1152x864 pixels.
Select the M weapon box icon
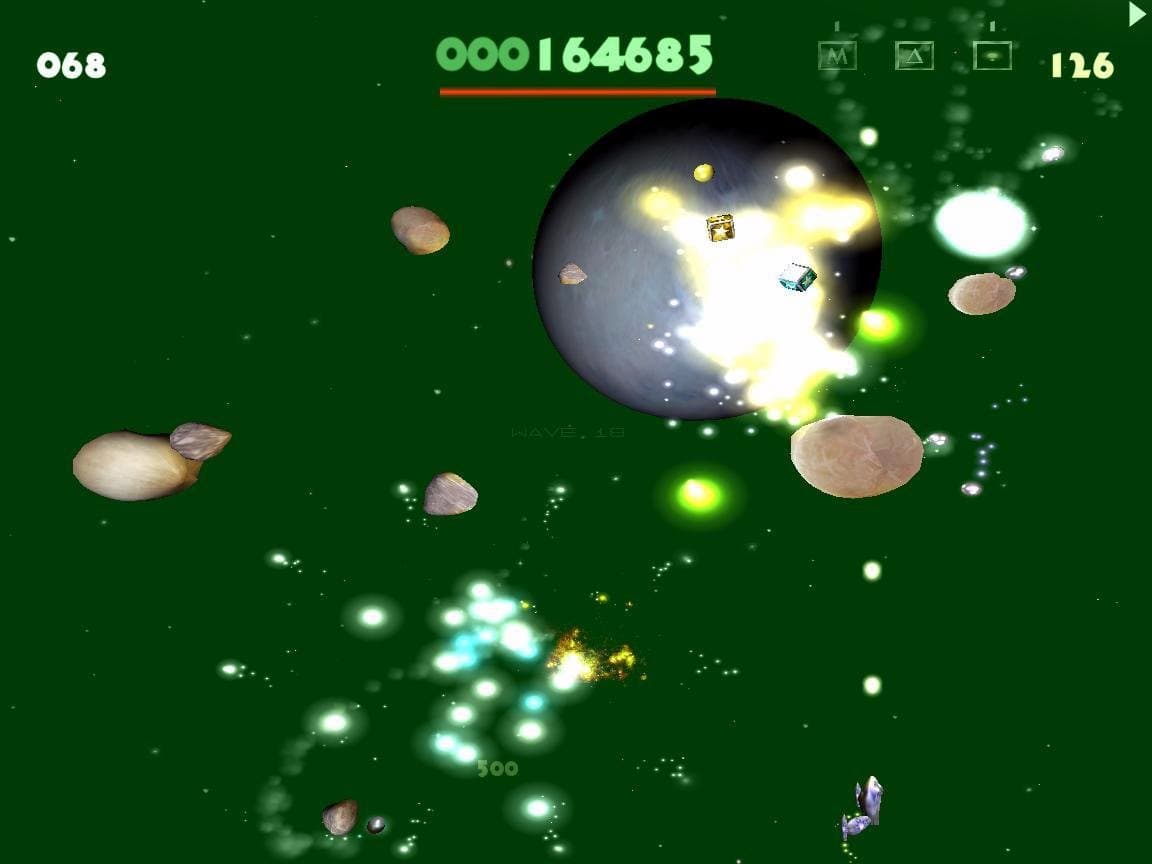point(837,56)
